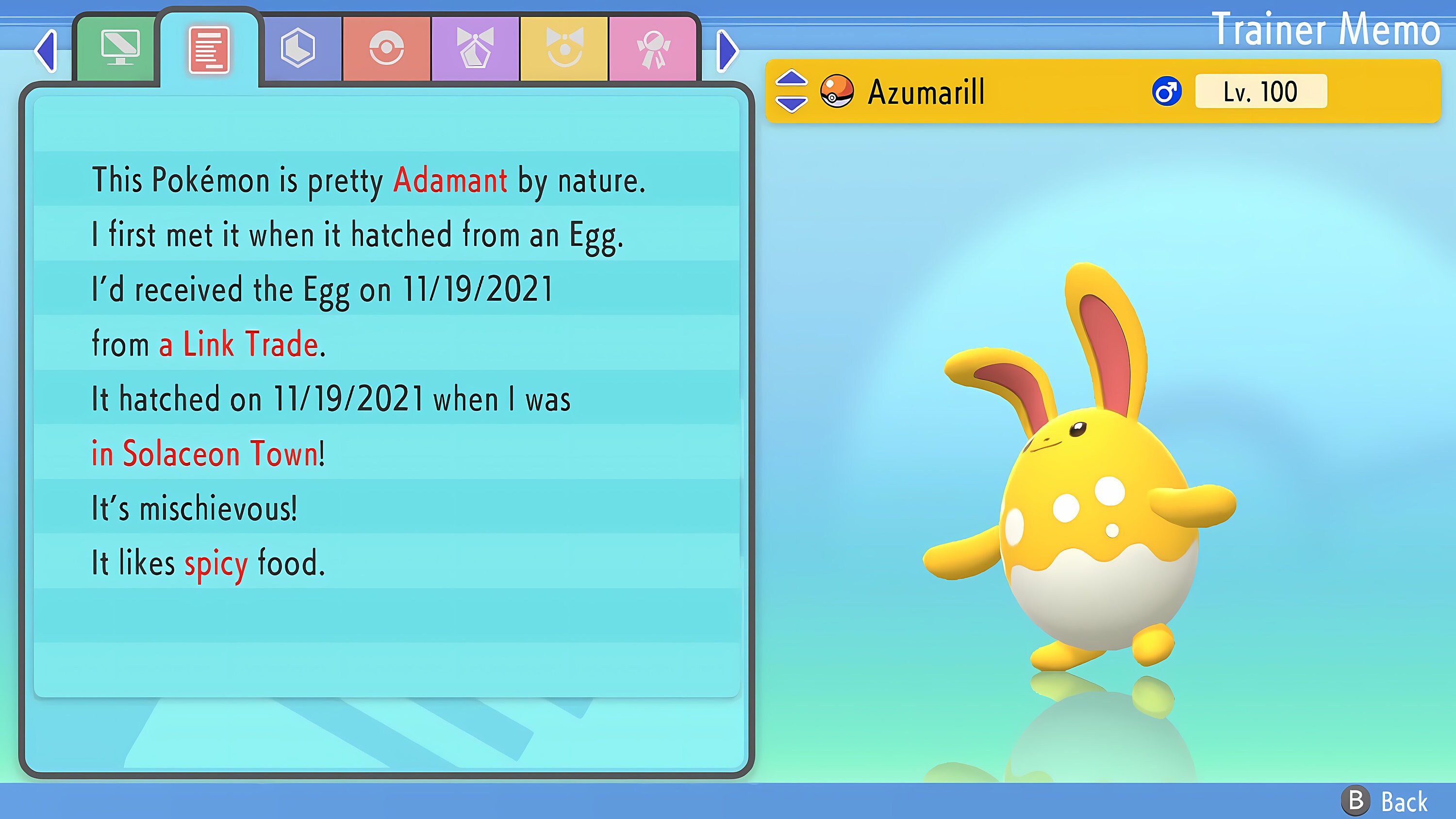Open the Info tab with monitor icon

tap(120, 50)
